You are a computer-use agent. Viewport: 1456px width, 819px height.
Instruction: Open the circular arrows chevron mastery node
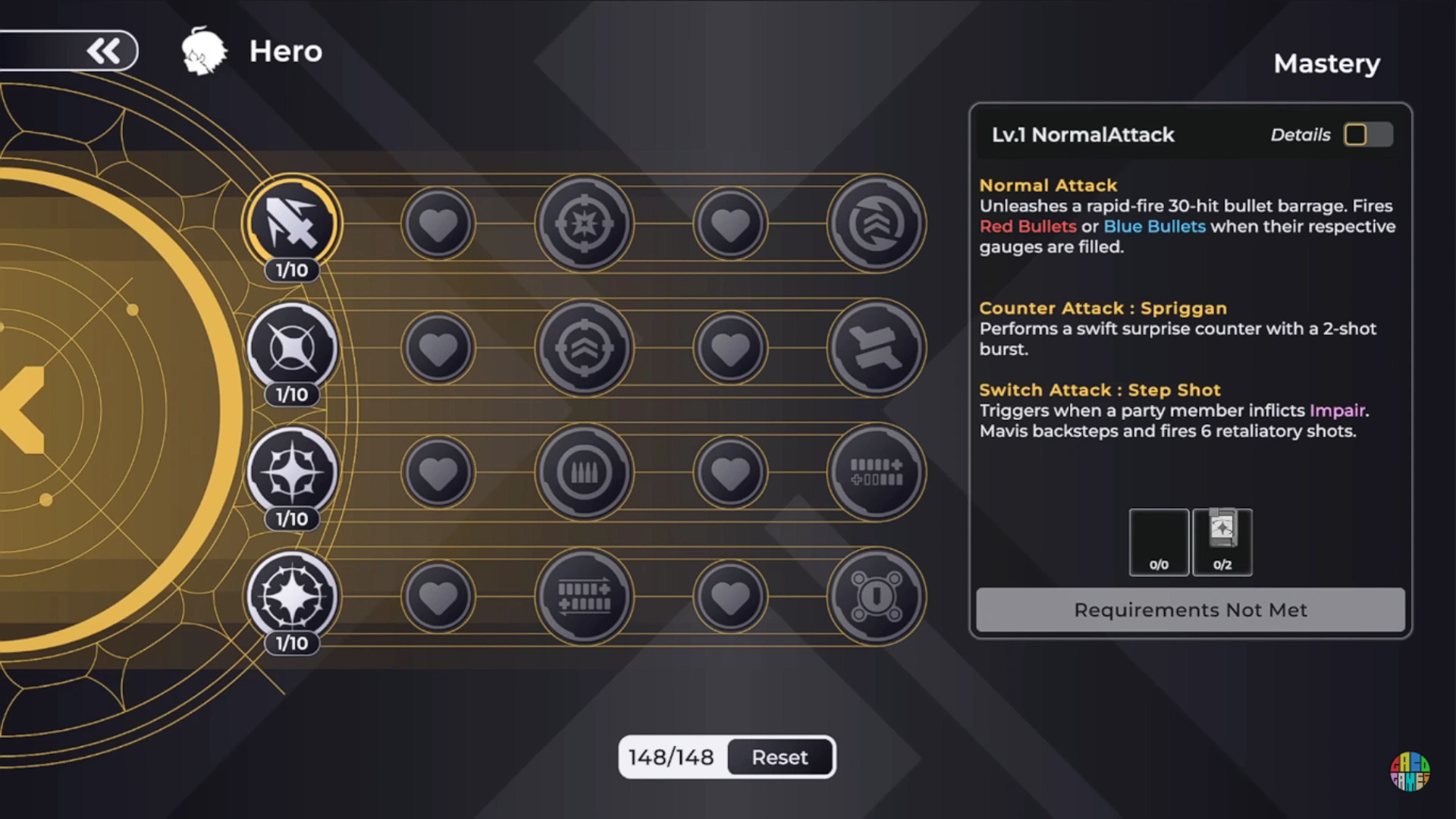[x=876, y=224]
